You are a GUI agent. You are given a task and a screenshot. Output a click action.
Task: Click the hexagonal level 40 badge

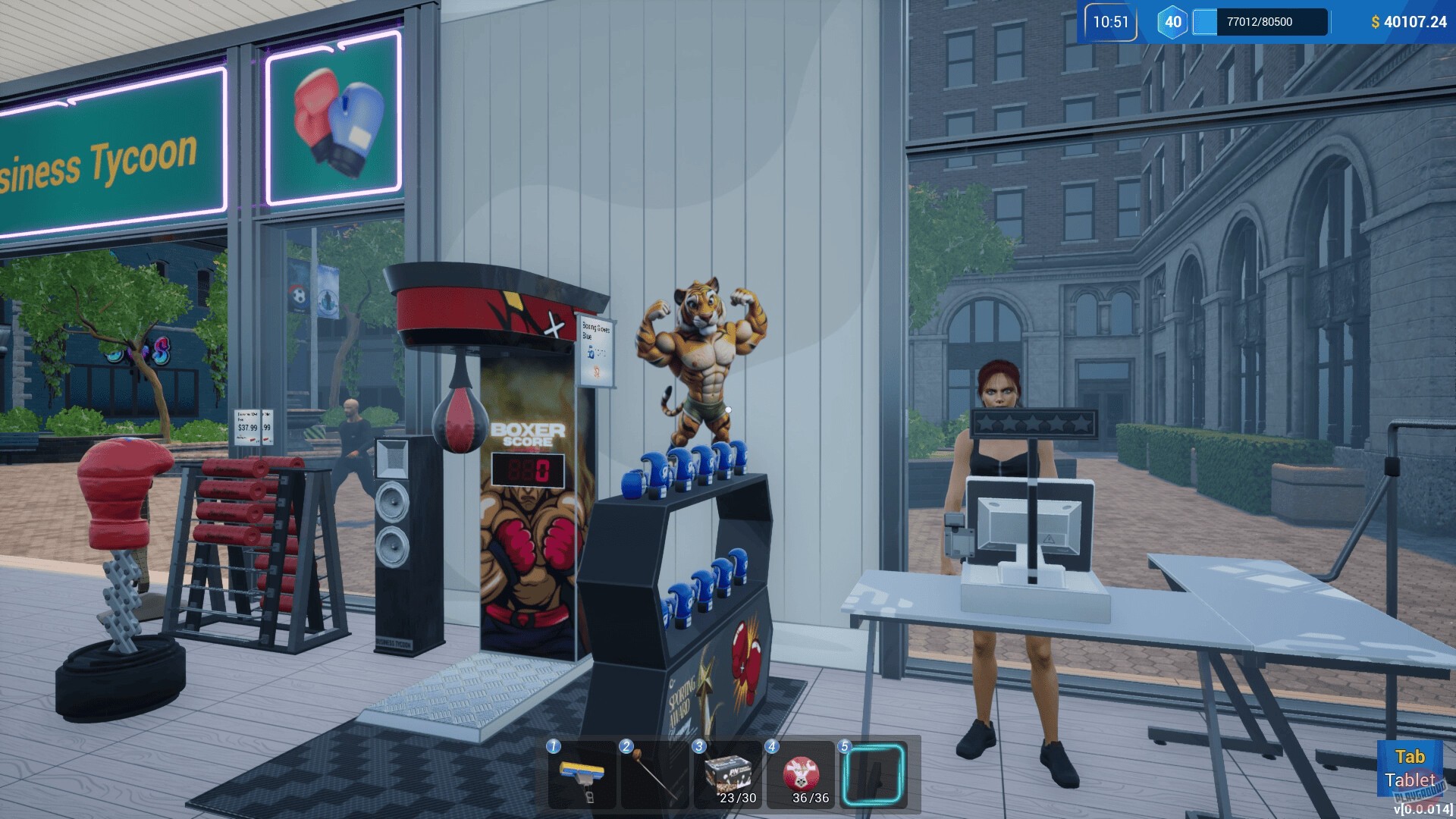pos(1172,22)
